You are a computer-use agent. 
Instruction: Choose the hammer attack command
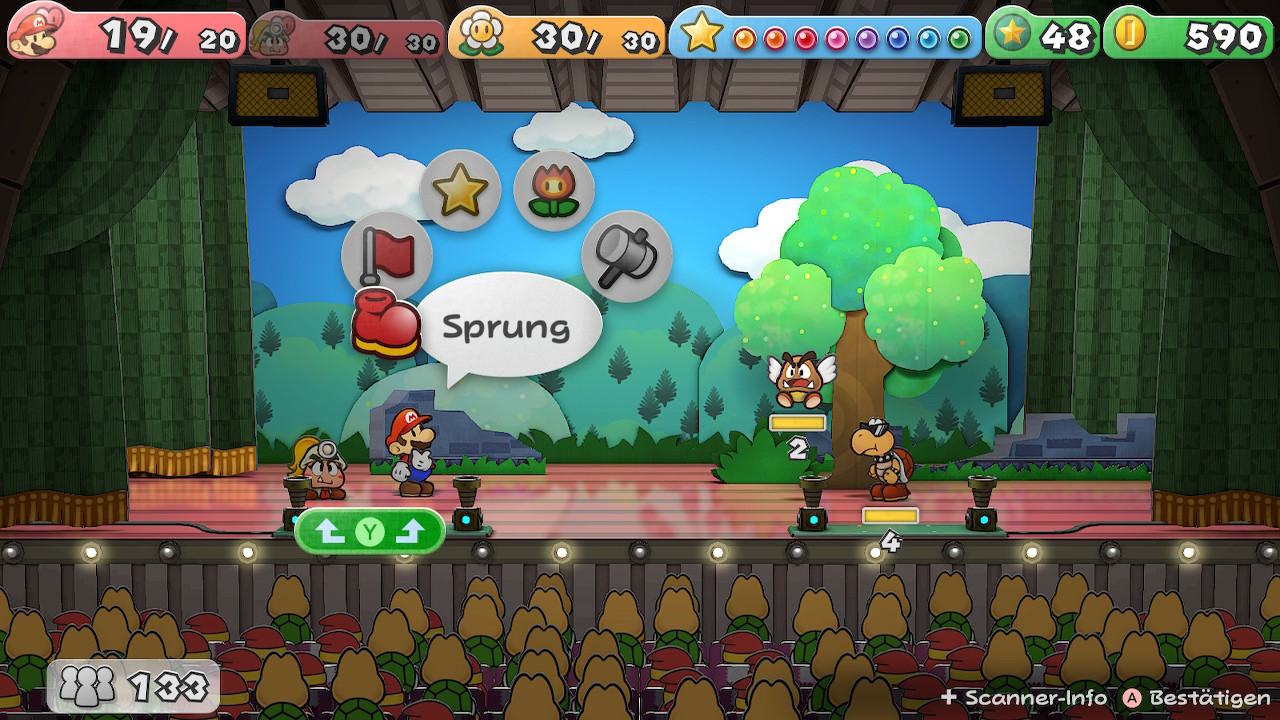coord(626,256)
